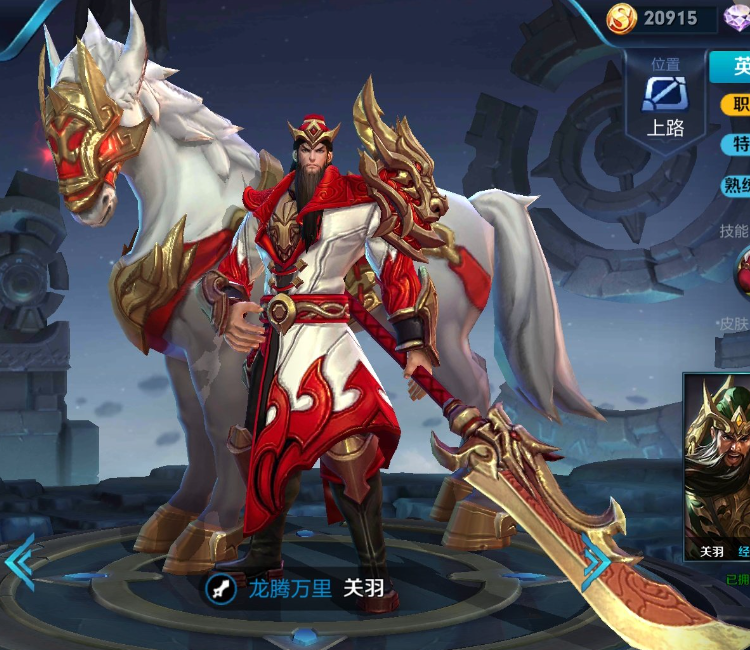Open the 熟练 proficiency tag
The width and height of the screenshot is (750, 650).
[x=737, y=185]
